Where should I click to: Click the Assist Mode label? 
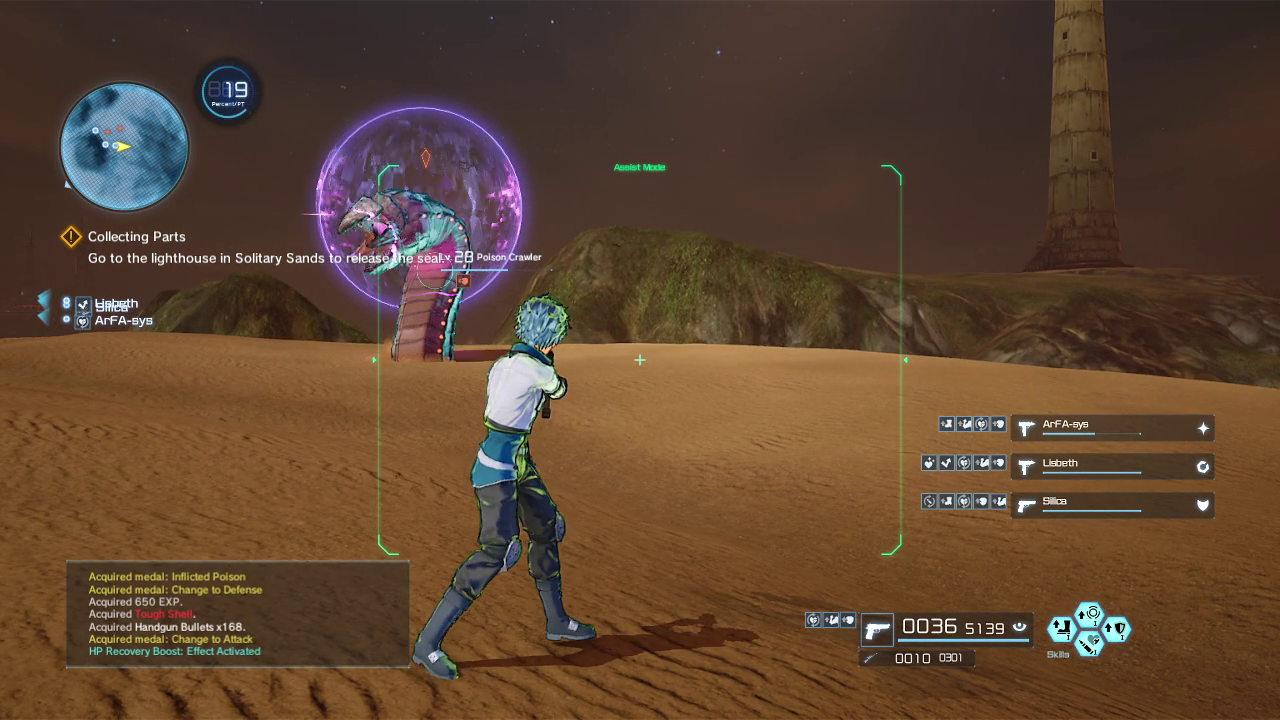click(639, 167)
